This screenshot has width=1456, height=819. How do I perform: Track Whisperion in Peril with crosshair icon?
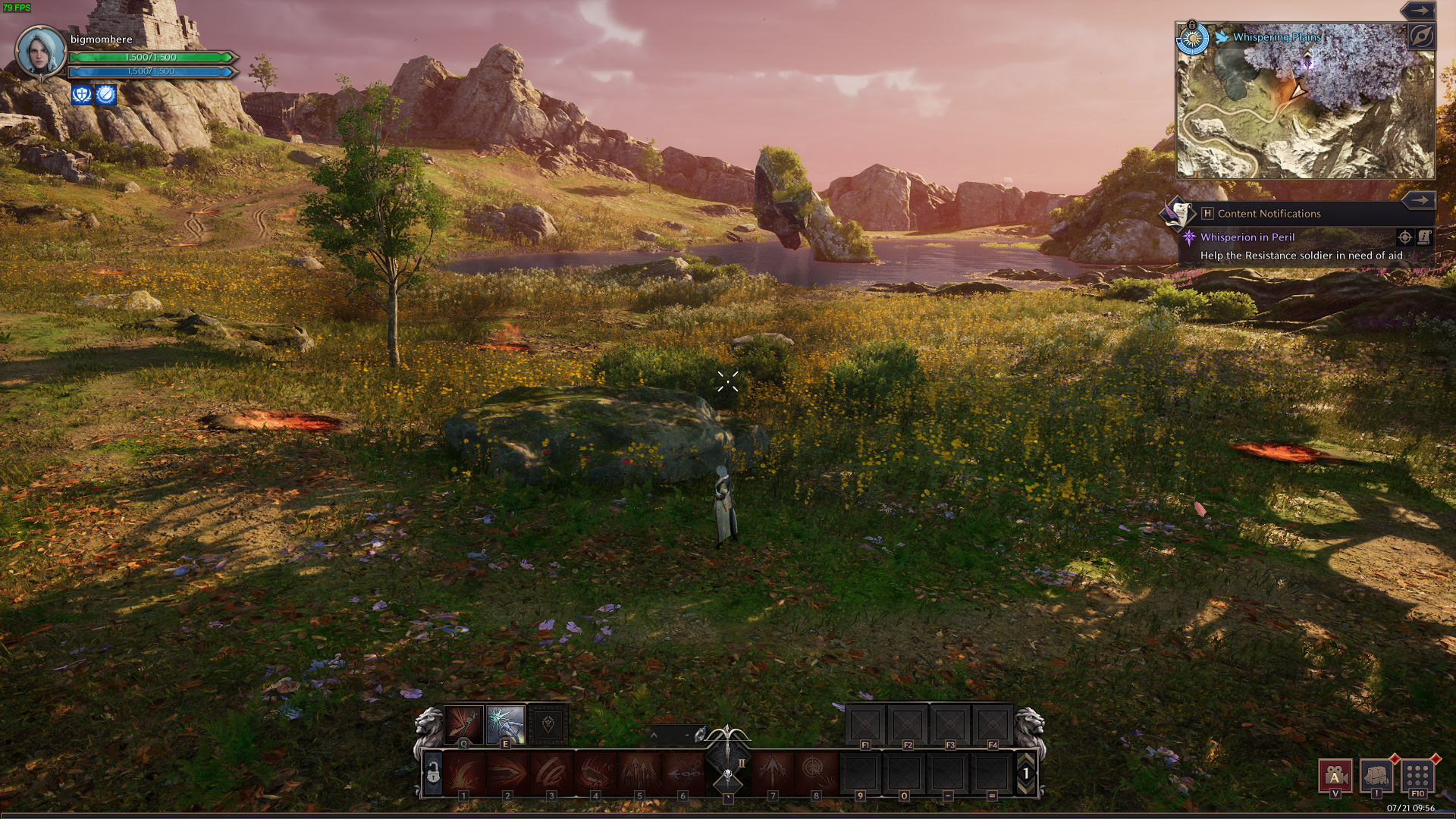point(1404,237)
